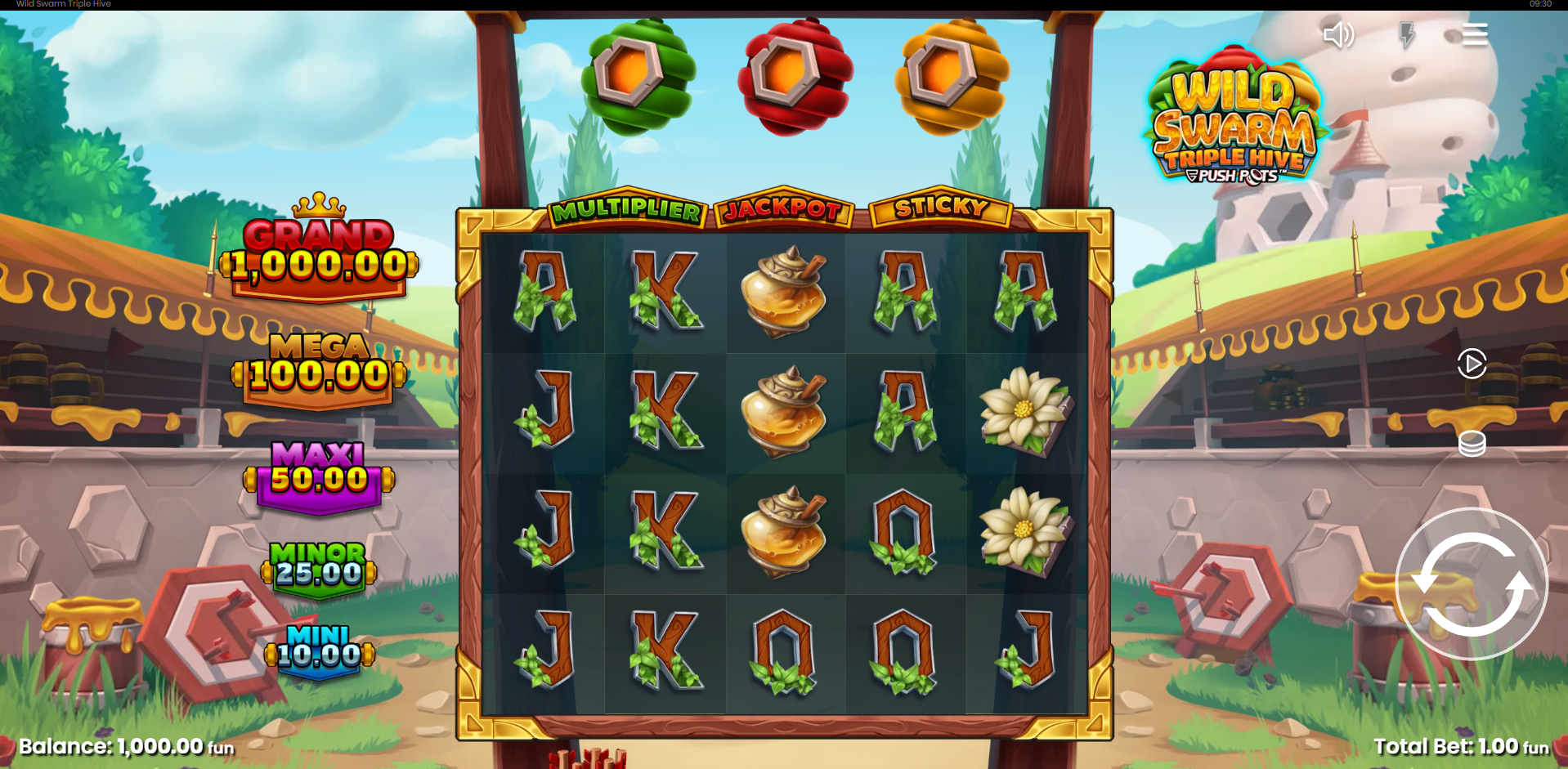Toggle the lightning bolt turbo spin
Image resolution: width=1568 pixels, height=769 pixels.
1406,34
